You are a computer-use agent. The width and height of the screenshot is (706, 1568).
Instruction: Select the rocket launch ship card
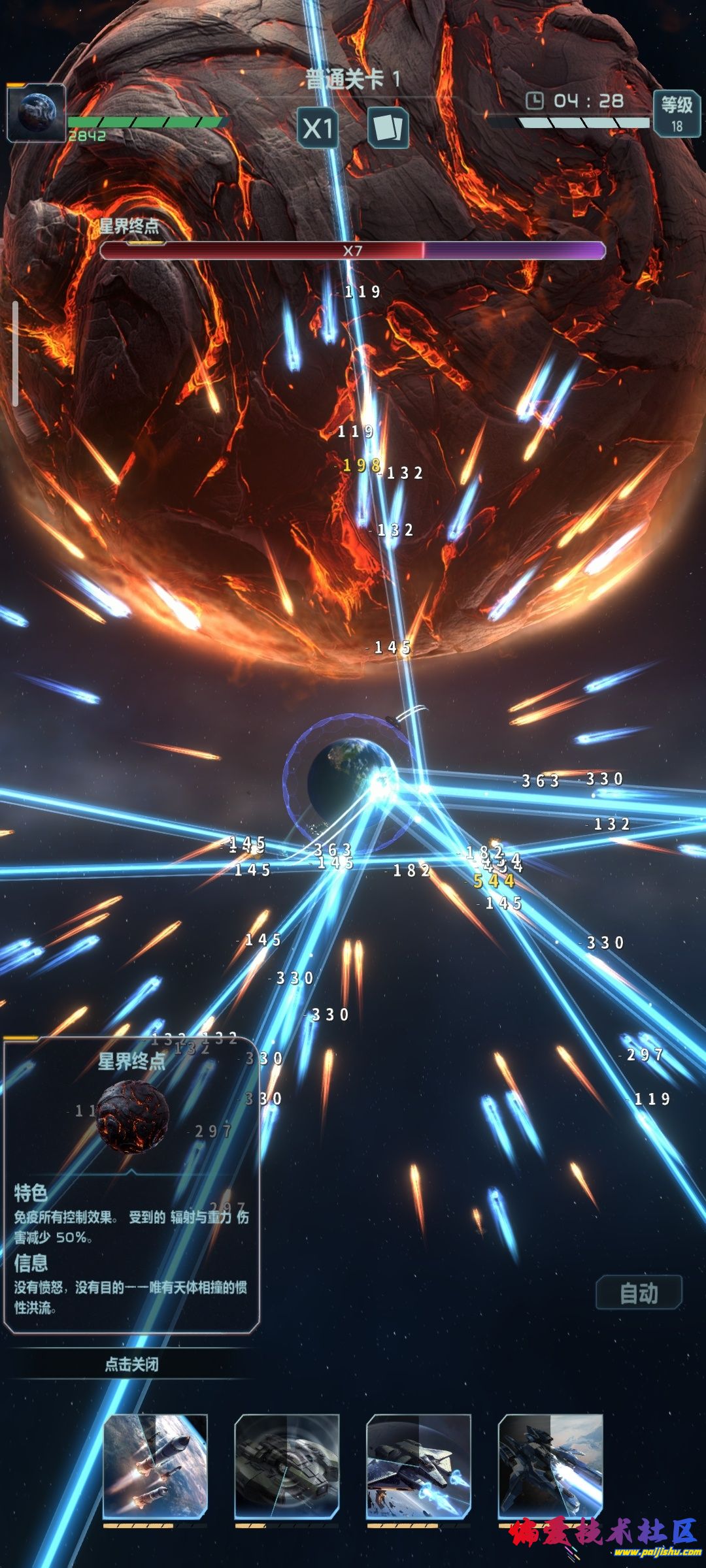coord(156,1465)
